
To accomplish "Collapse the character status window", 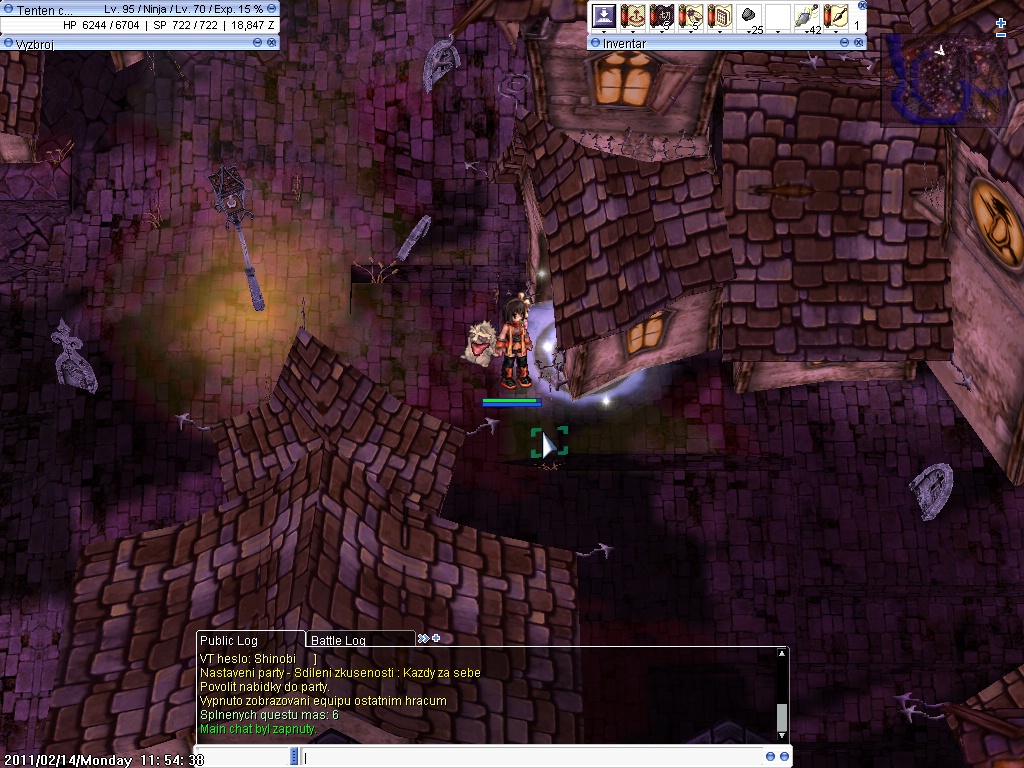I will (x=272, y=8).
